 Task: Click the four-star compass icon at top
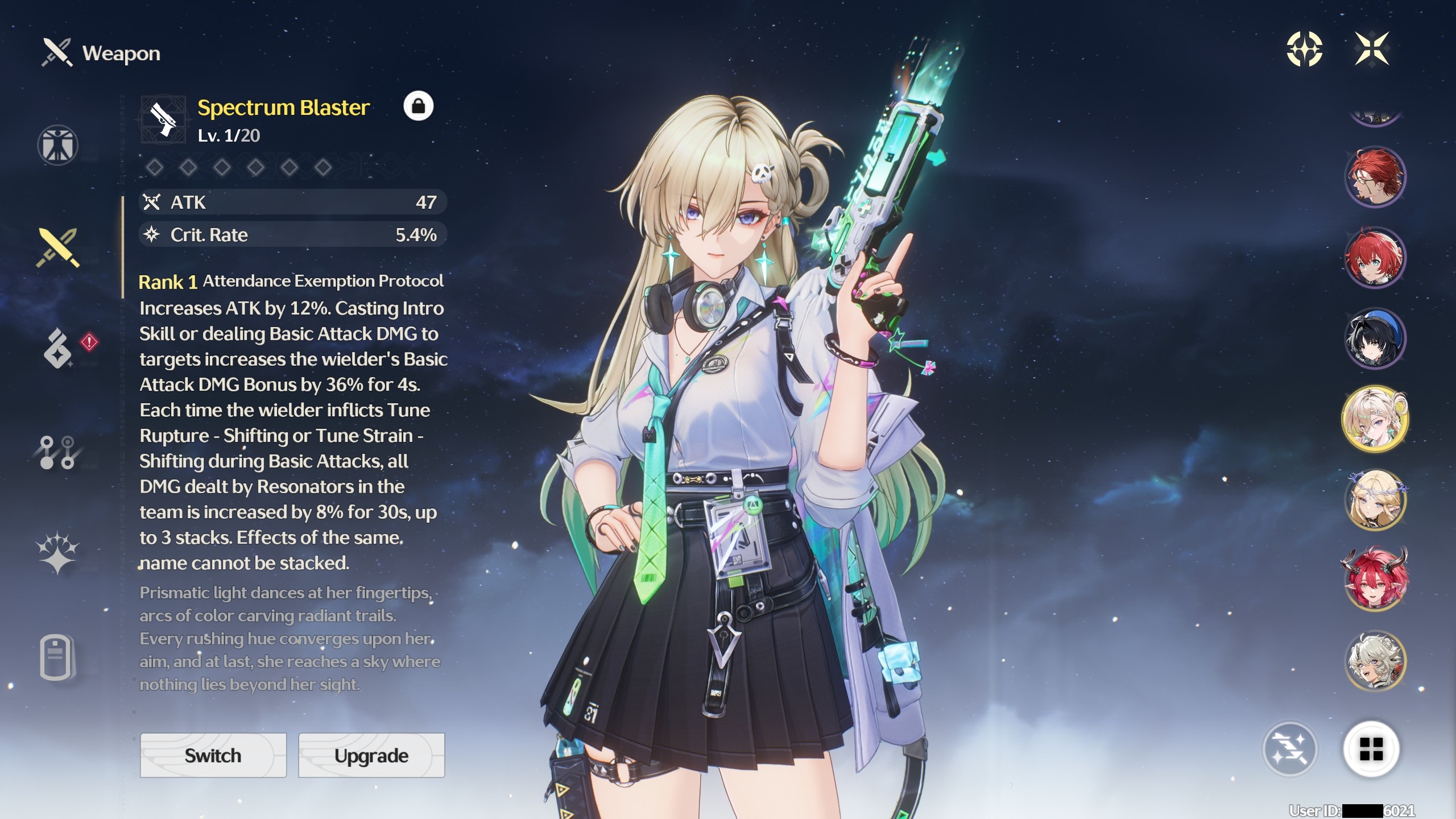(1304, 49)
